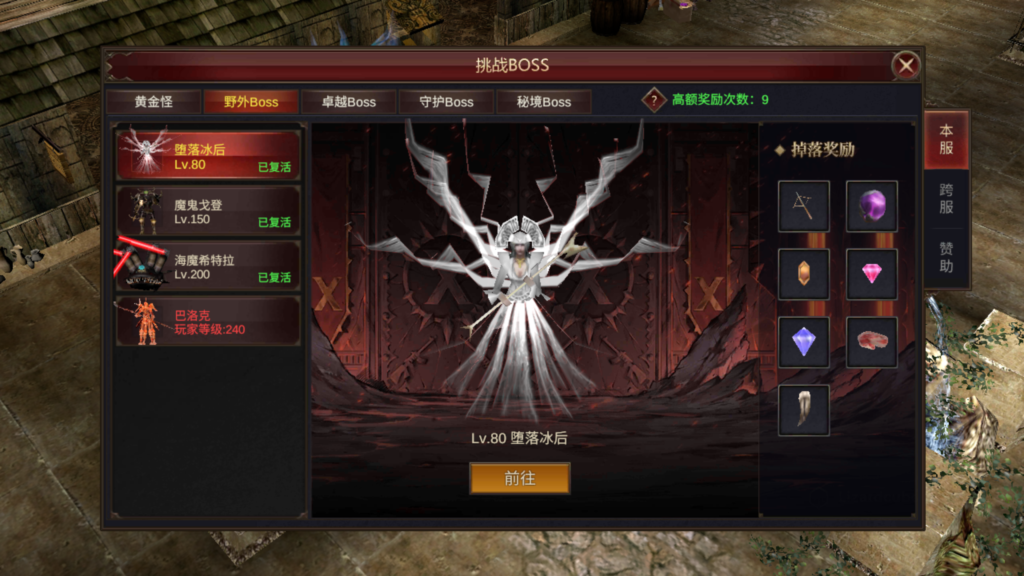The image size is (1024, 576).
Task: Open the 跨服 side tab
Action: point(946,198)
